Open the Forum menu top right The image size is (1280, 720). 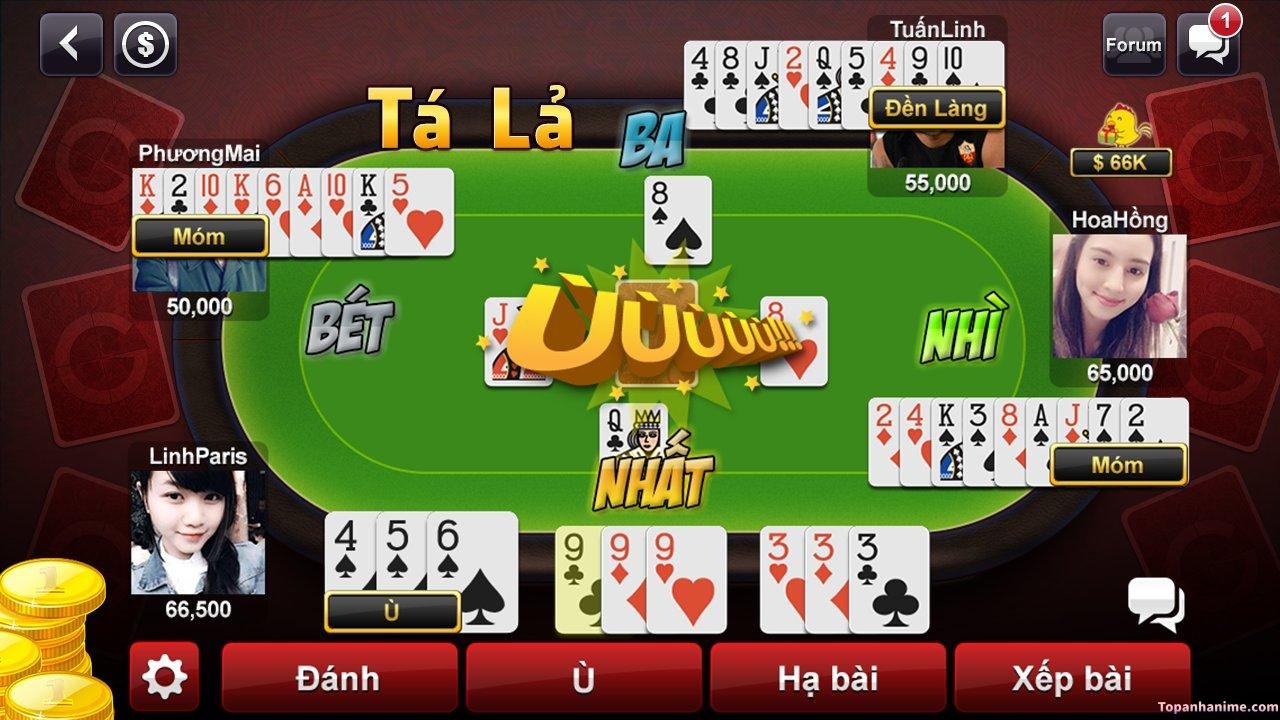(x=1133, y=44)
